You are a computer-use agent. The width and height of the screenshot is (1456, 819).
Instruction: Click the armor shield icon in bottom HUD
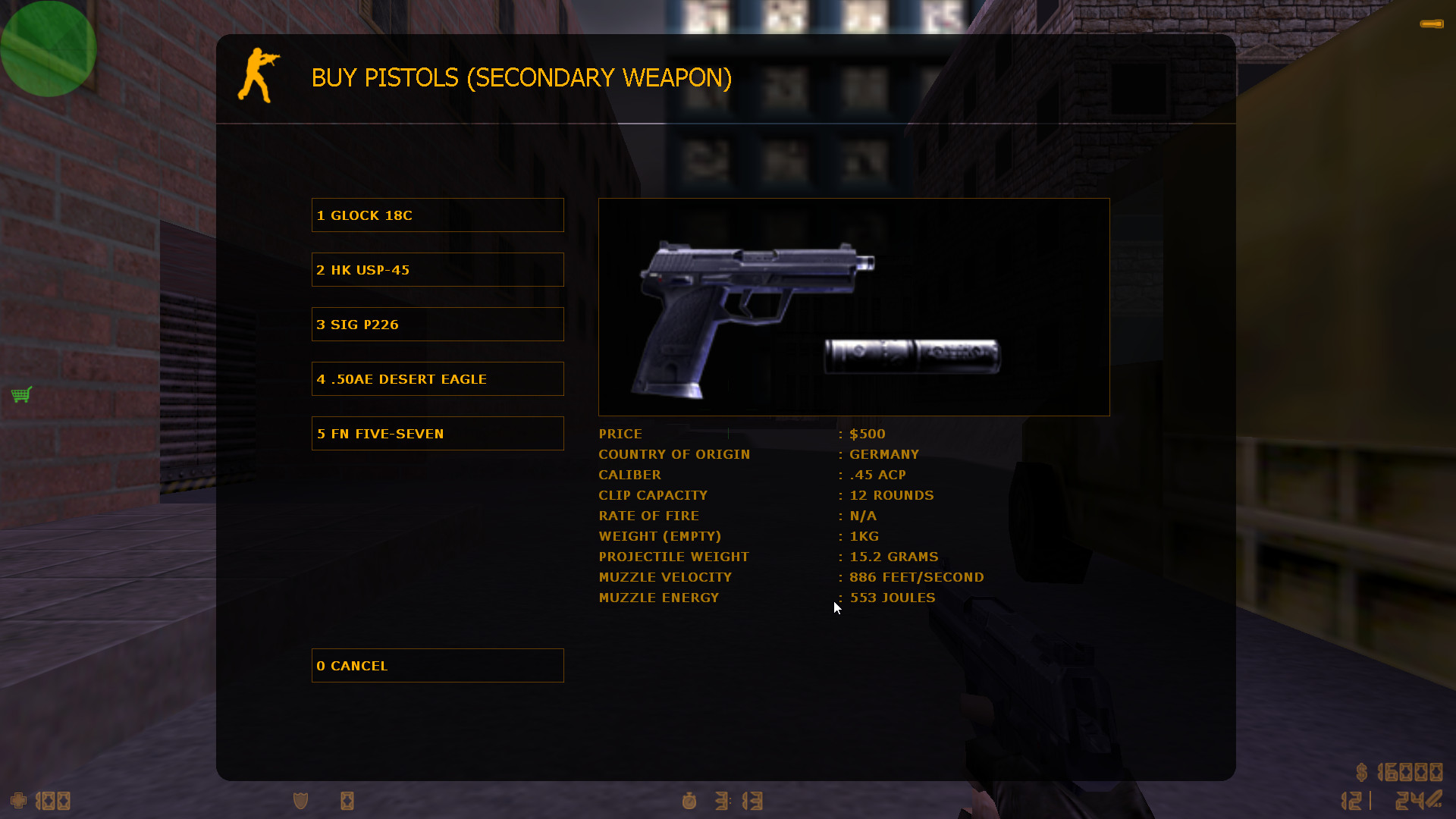tap(299, 800)
